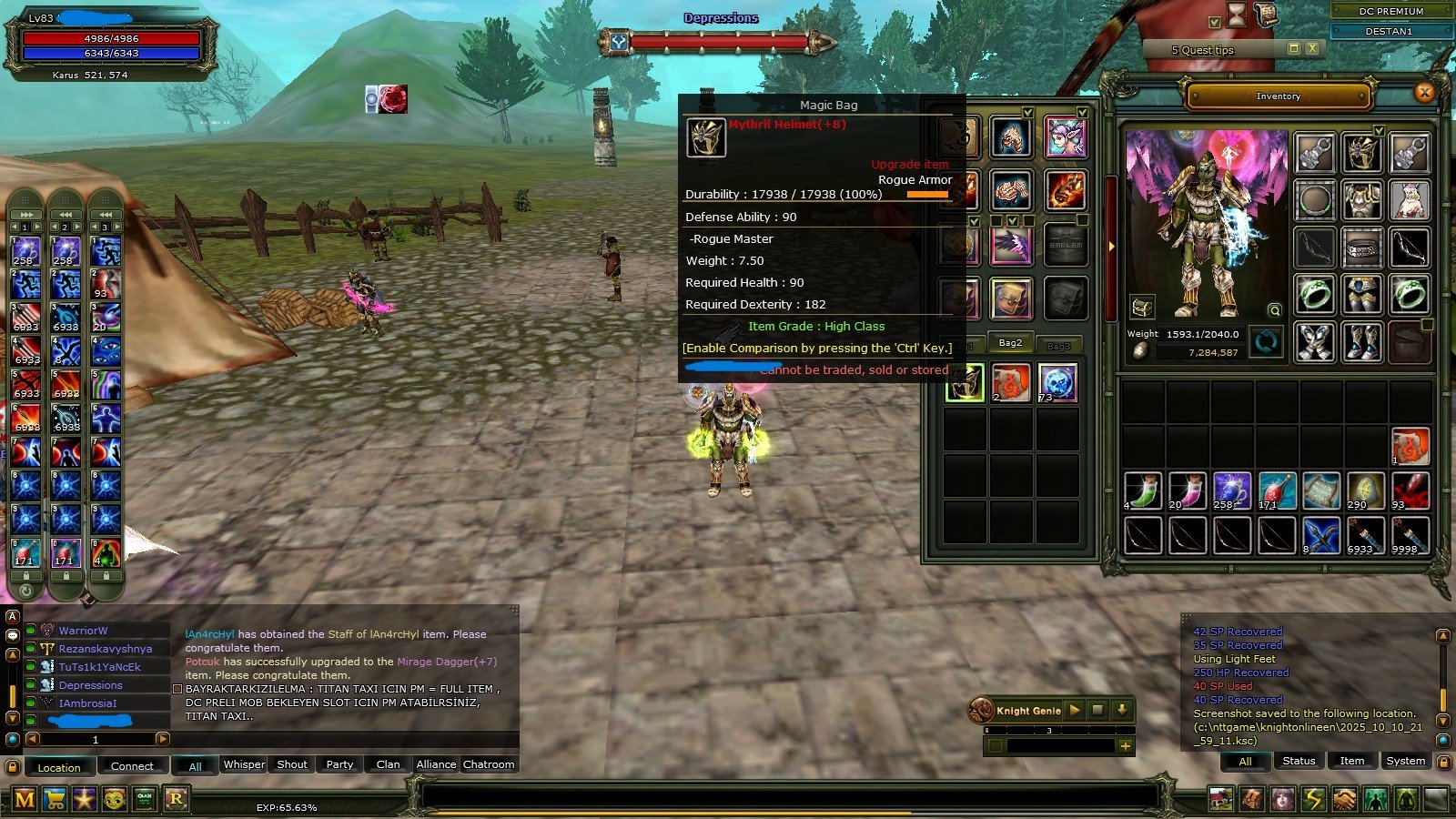Start the Knight Genie with the play button
The height and width of the screenshot is (819, 1456).
[x=1075, y=710]
